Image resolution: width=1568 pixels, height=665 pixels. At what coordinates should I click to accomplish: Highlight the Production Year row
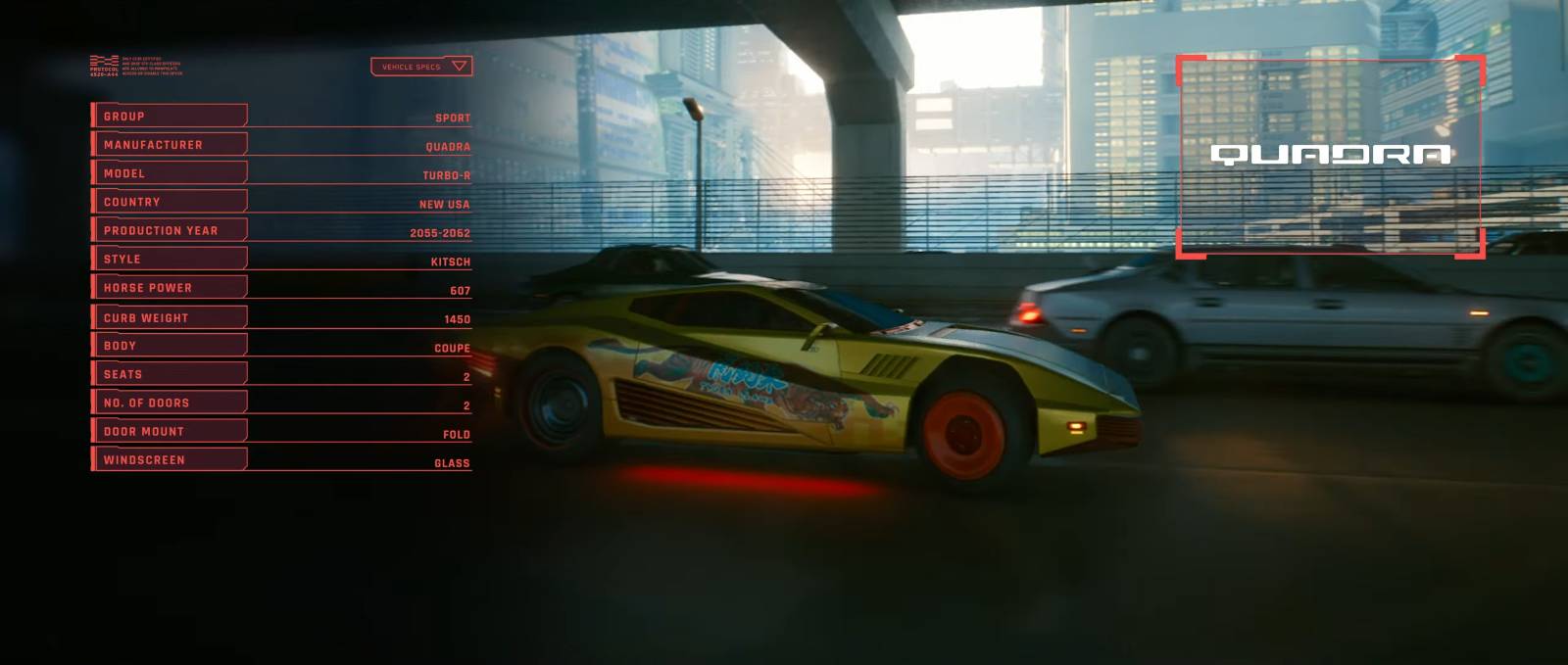pyautogui.click(x=169, y=230)
